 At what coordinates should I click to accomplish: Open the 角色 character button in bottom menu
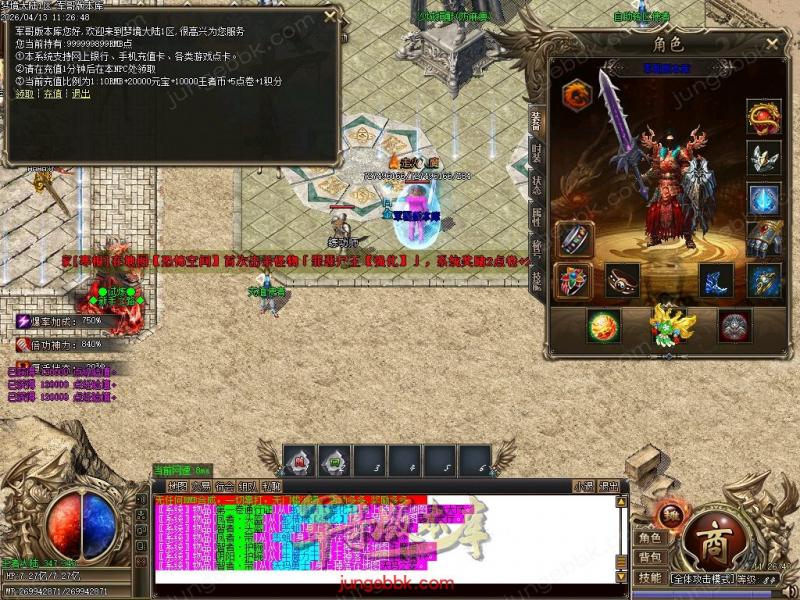pos(650,538)
